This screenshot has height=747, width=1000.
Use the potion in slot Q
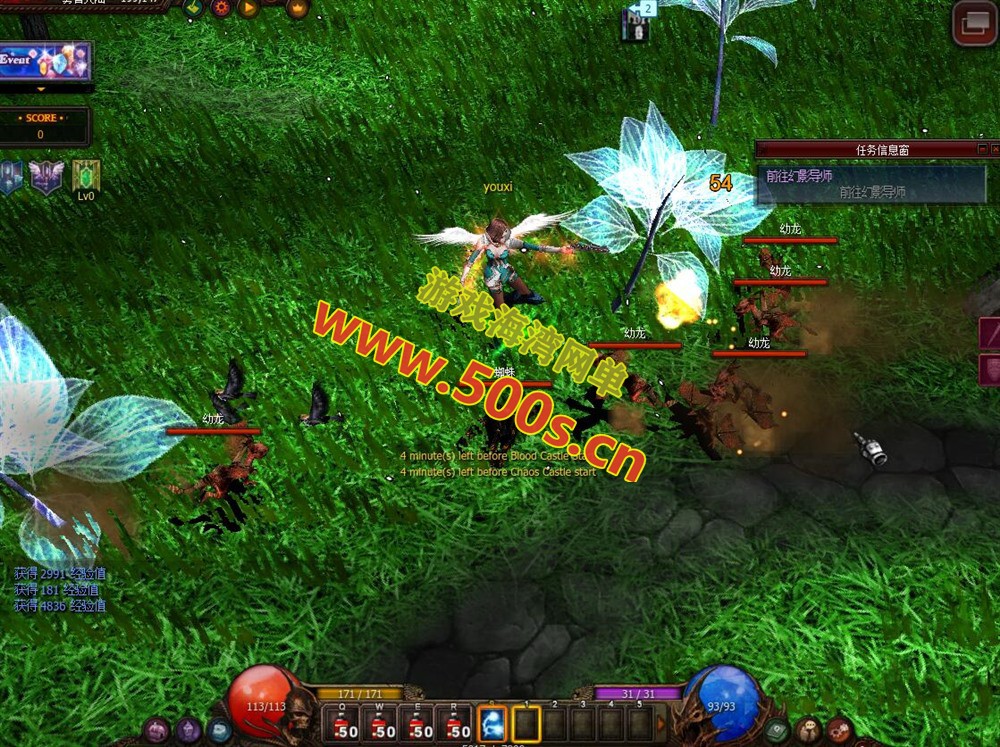tap(344, 725)
